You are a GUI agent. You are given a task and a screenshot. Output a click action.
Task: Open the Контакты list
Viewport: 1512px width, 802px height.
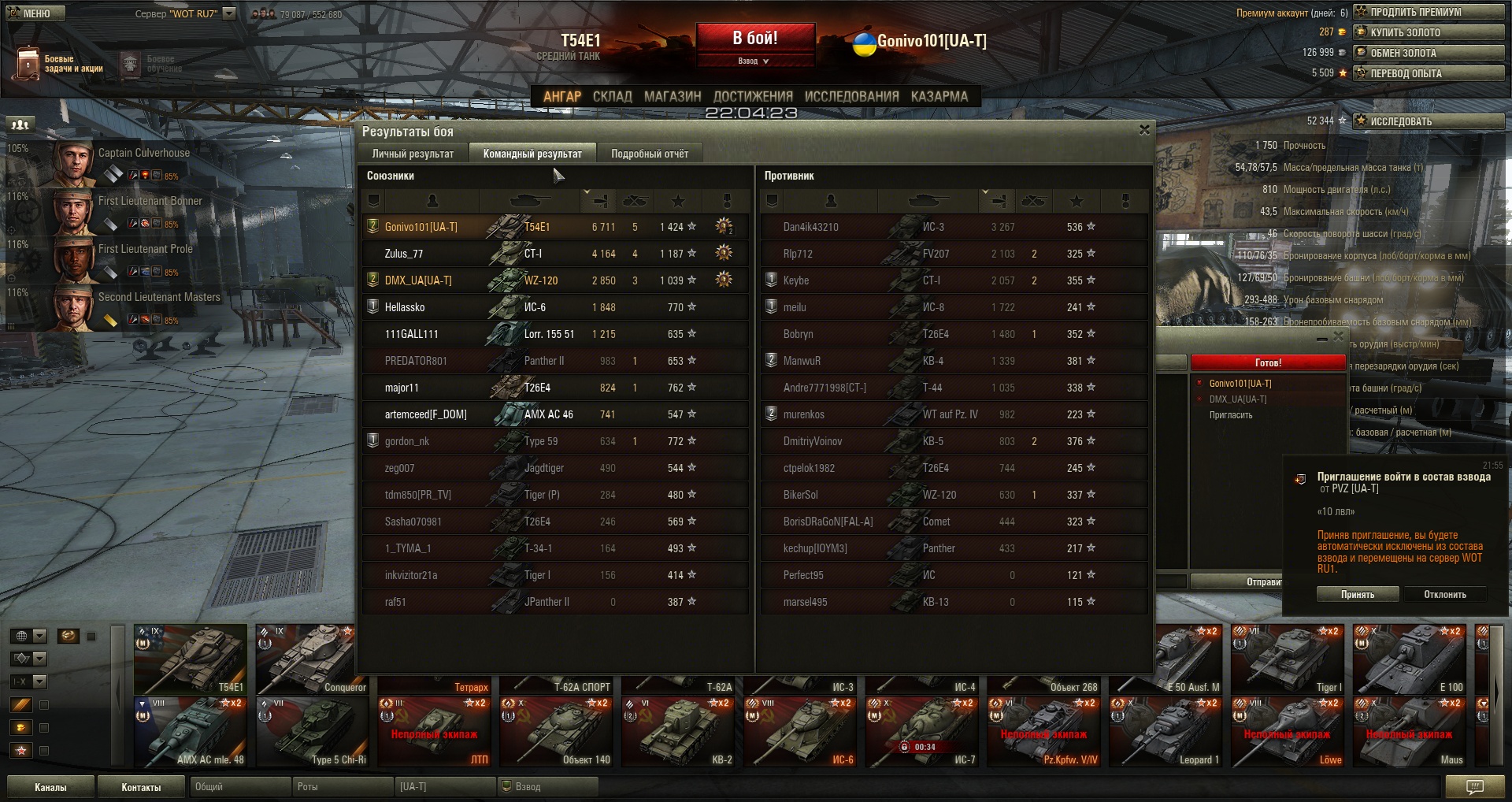coord(141,787)
